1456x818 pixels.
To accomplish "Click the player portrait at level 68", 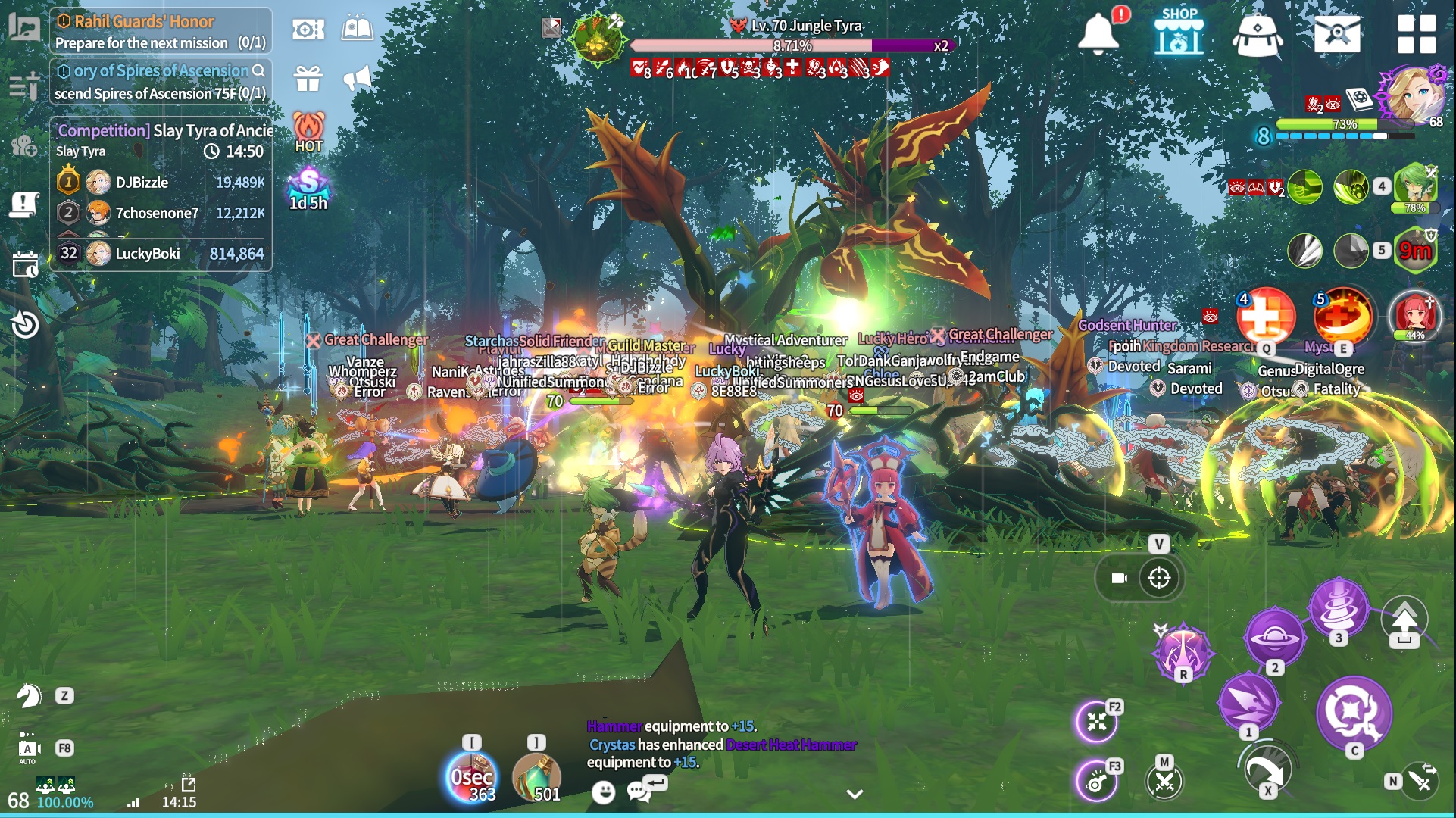I will [x=1414, y=94].
